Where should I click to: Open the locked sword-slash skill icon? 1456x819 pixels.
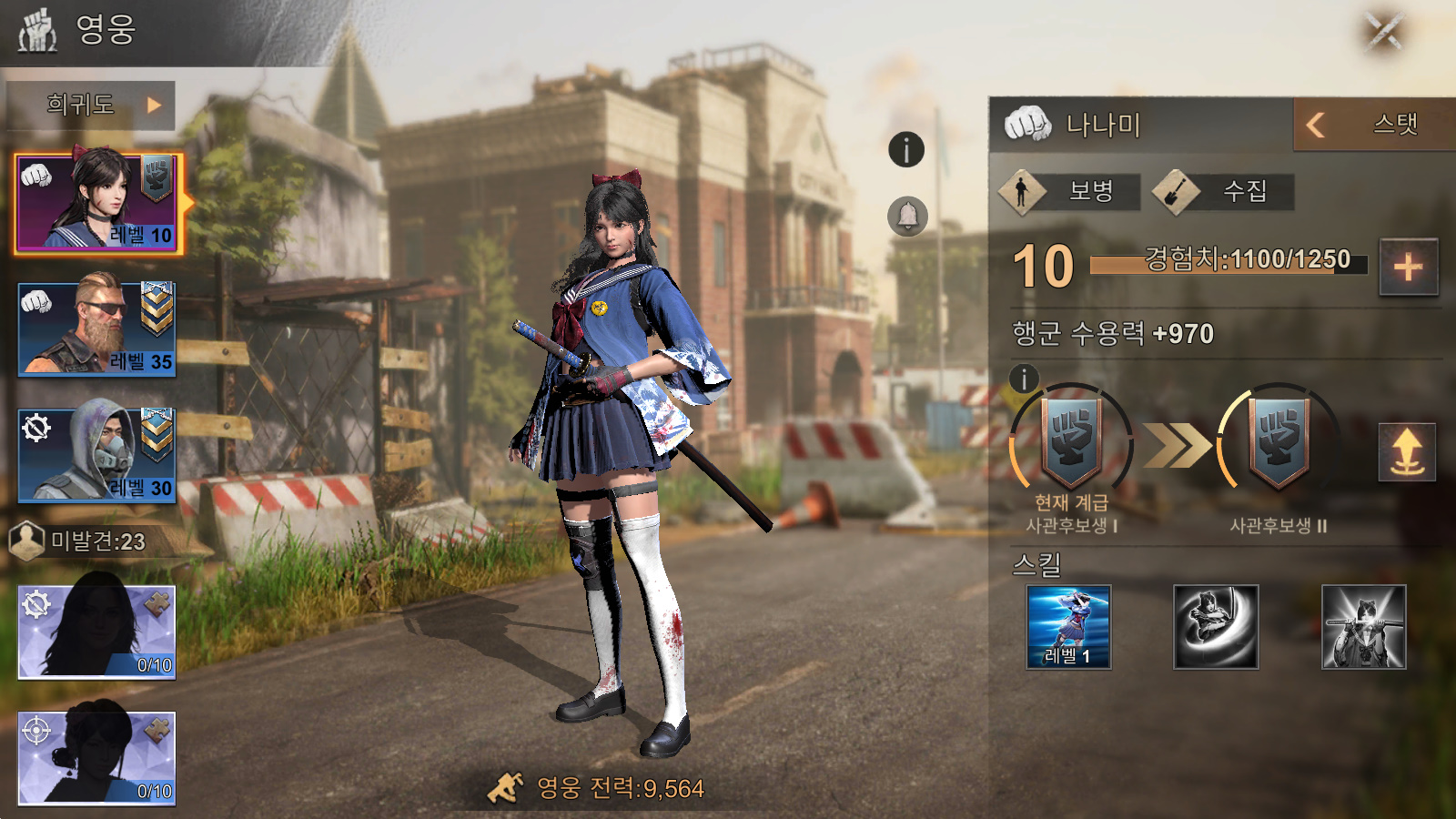[x=1216, y=627]
